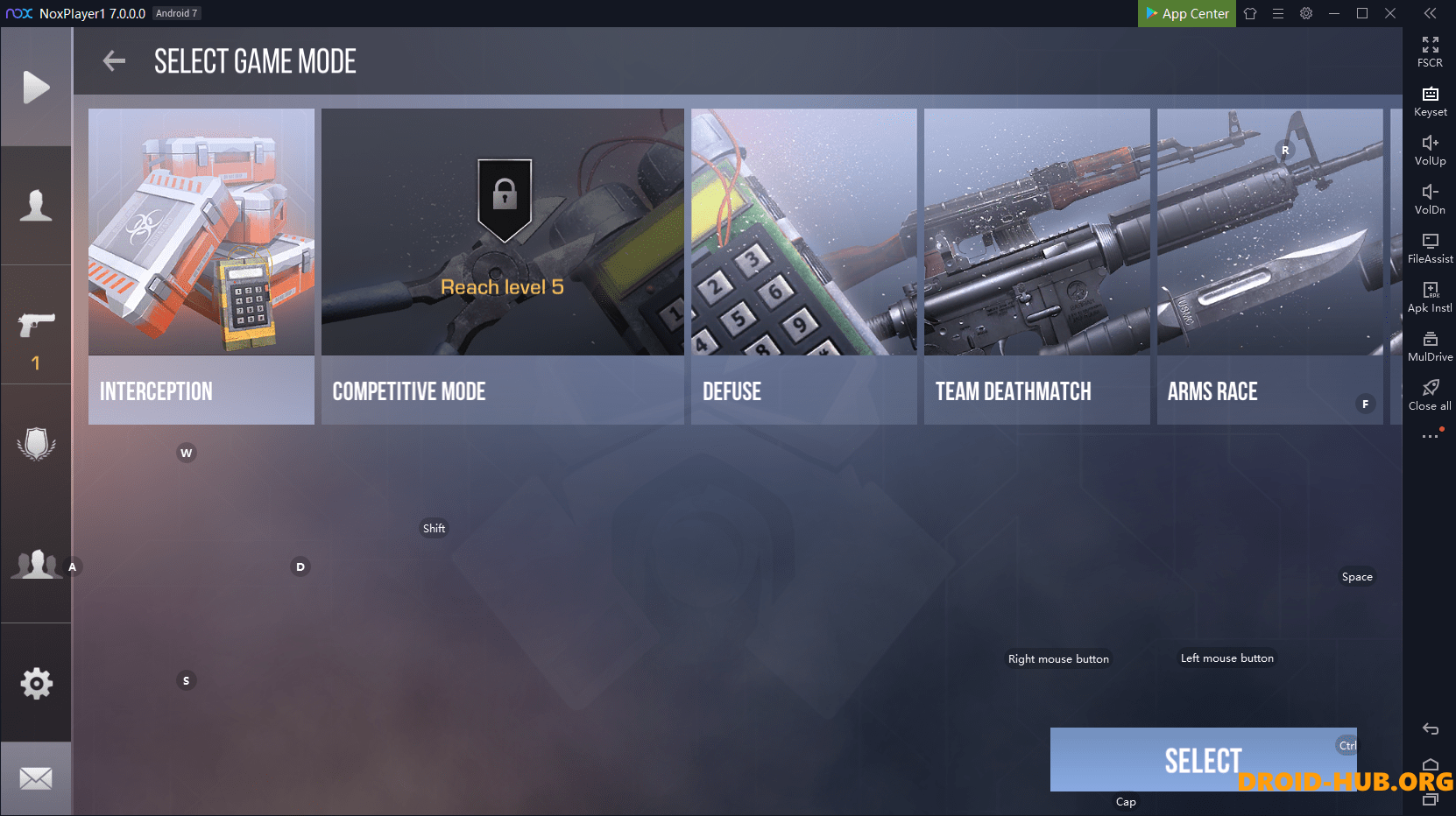Open the shield emblem tab
1456x816 pixels.
pyautogui.click(x=36, y=444)
